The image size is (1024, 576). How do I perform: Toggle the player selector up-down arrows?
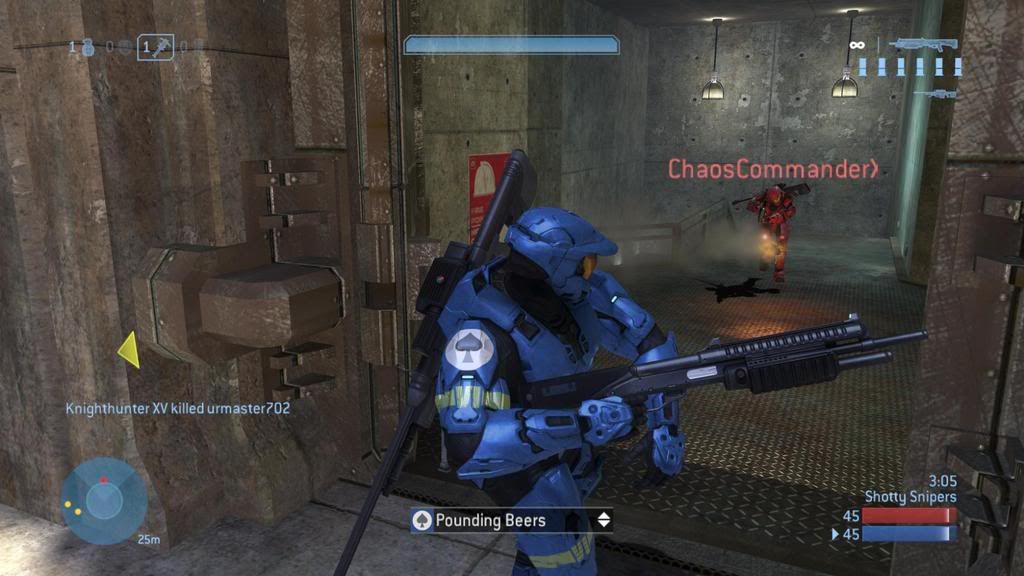point(603,520)
